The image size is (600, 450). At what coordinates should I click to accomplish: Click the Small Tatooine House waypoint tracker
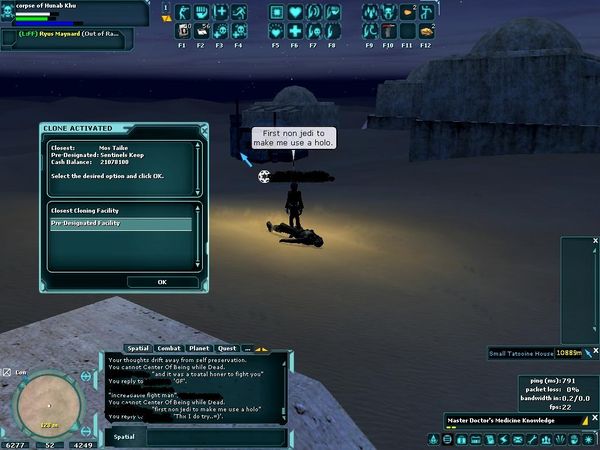[x=521, y=353]
